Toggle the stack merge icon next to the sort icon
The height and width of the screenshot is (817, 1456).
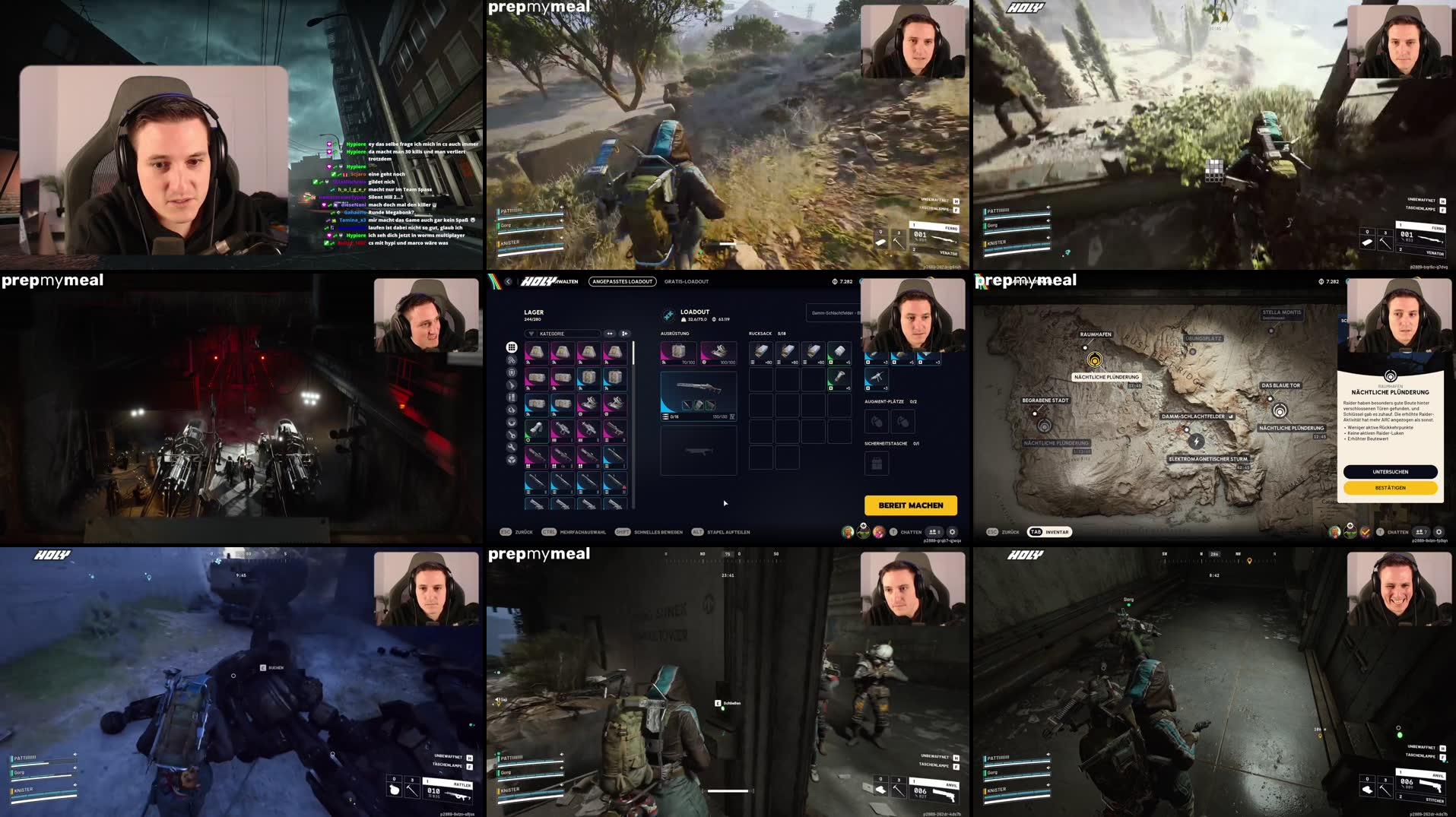point(623,334)
